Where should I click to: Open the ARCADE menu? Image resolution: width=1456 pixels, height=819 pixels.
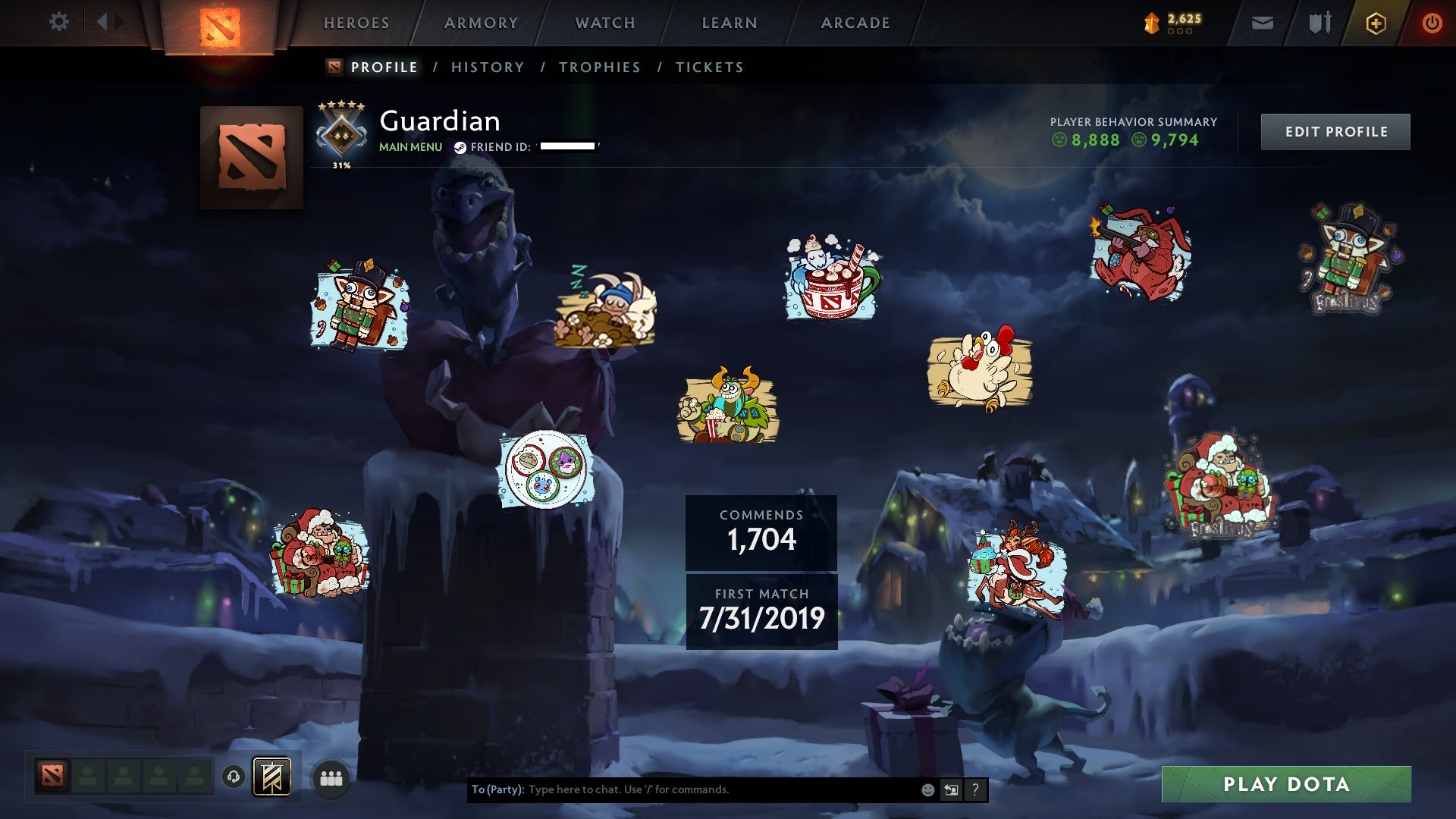point(855,23)
